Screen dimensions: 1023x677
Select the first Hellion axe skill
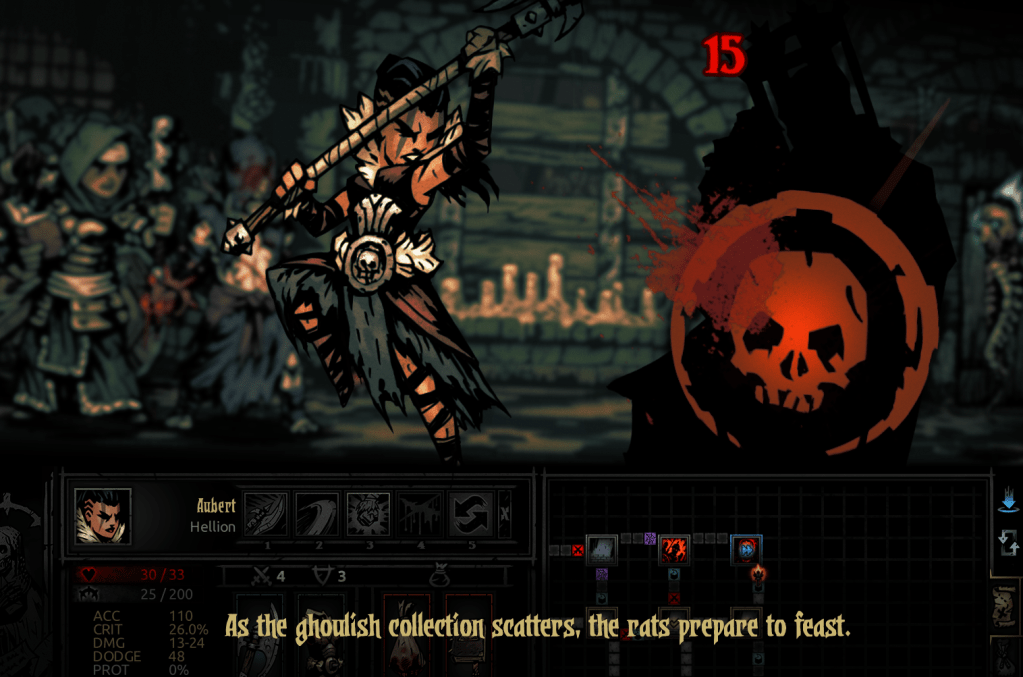[x=266, y=515]
